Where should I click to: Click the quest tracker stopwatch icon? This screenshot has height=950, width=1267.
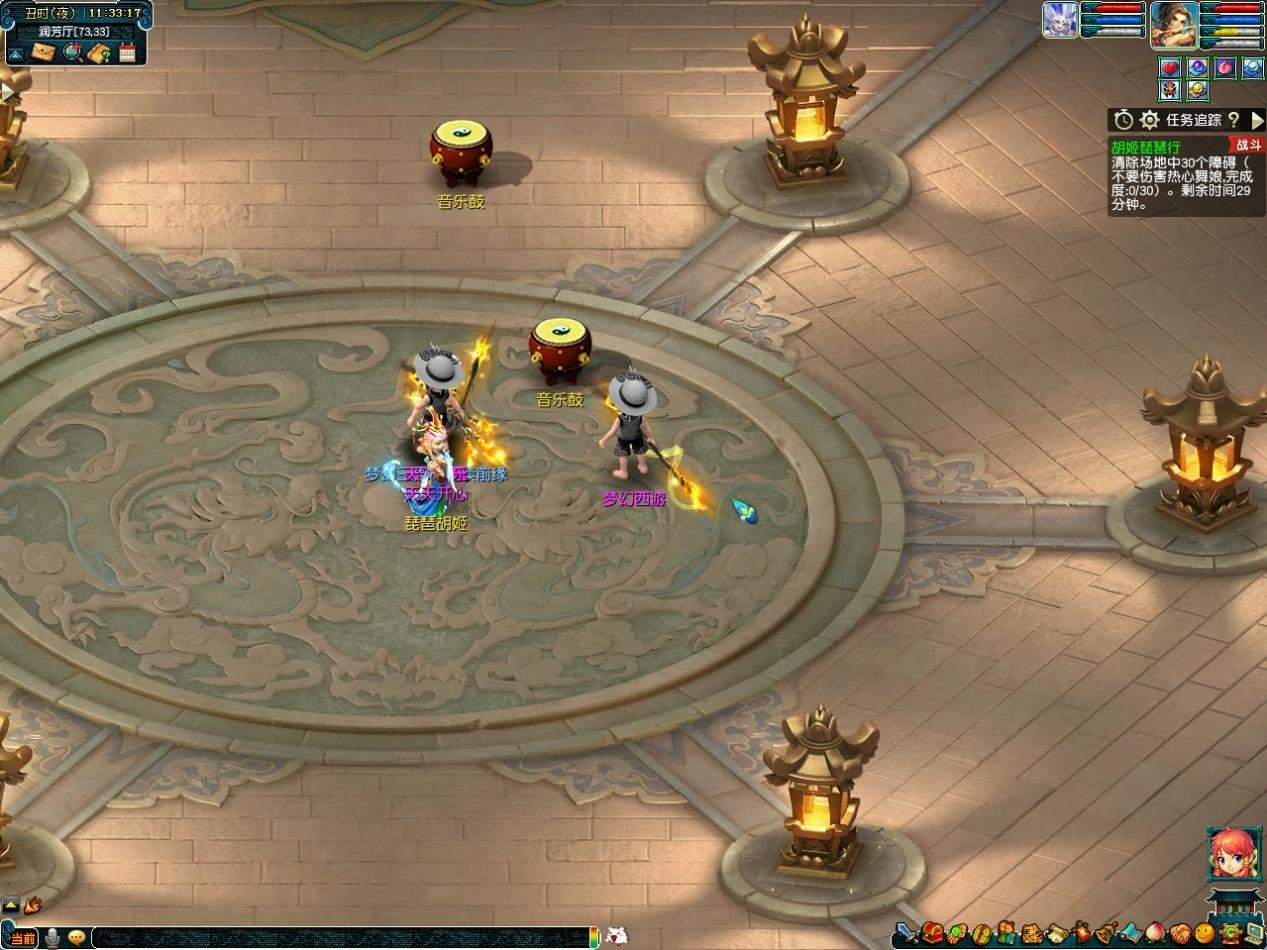pyautogui.click(x=1124, y=120)
